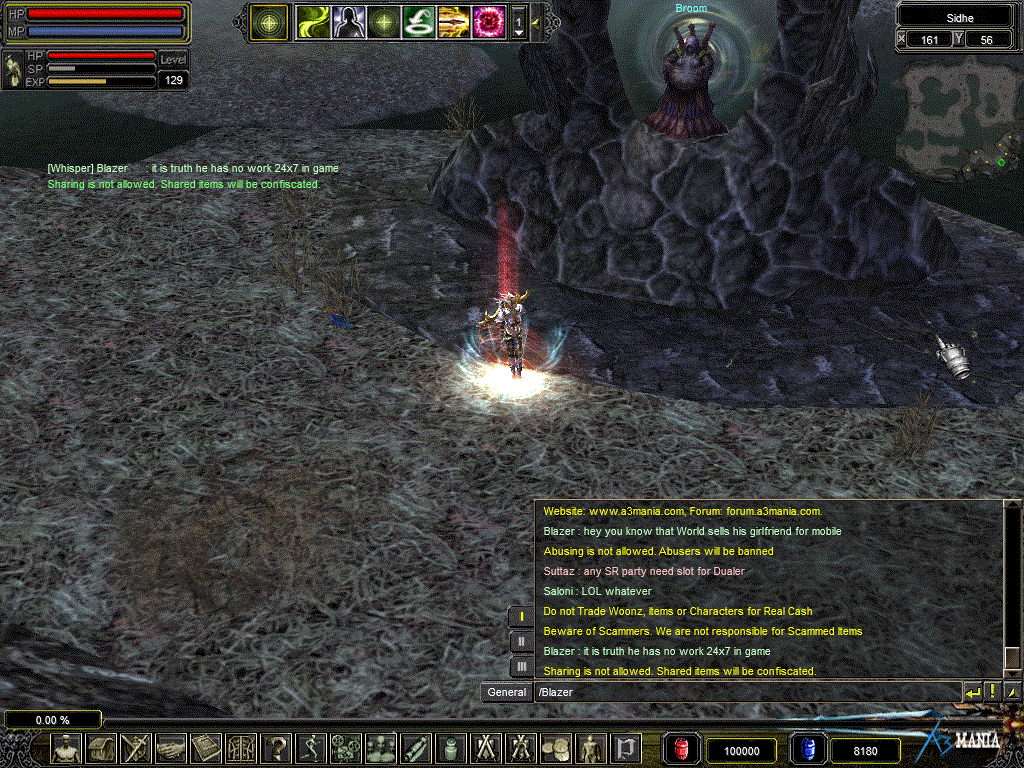Switch to chat tab I
Screen dimensions: 1024x768
coord(521,617)
